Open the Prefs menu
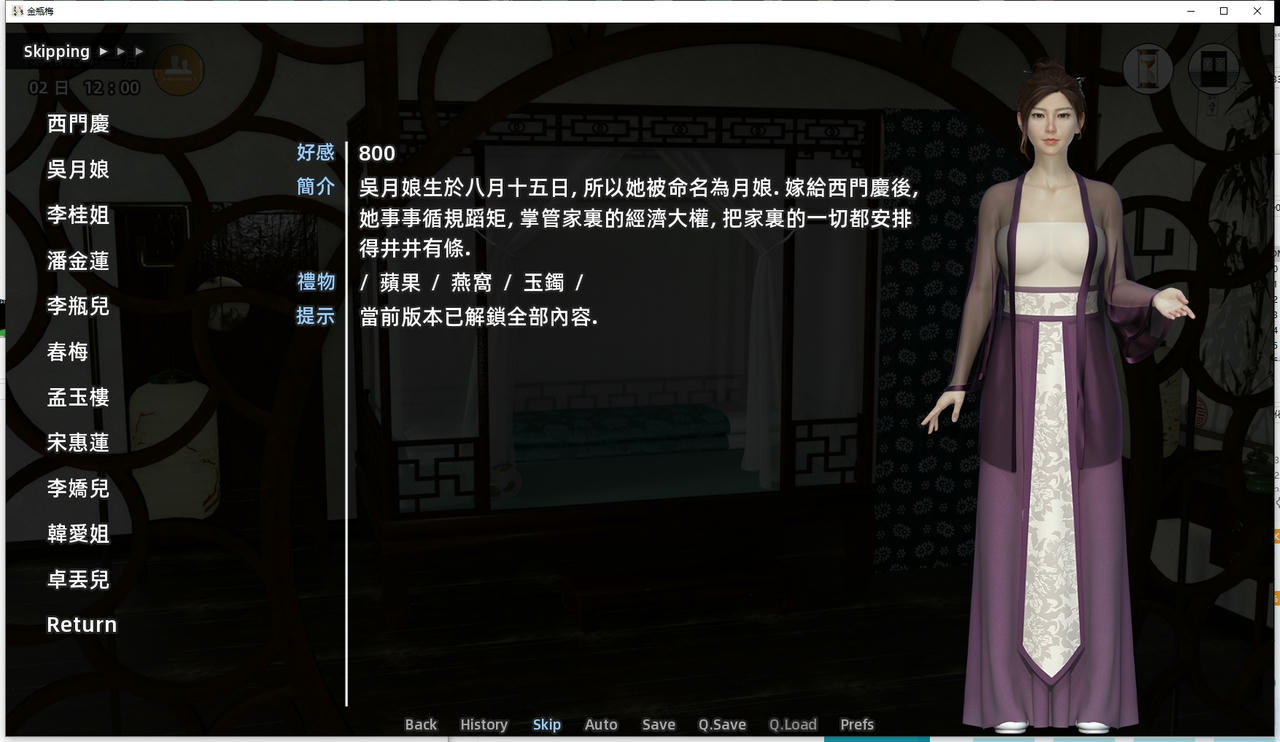1280x742 pixels. coord(856,724)
